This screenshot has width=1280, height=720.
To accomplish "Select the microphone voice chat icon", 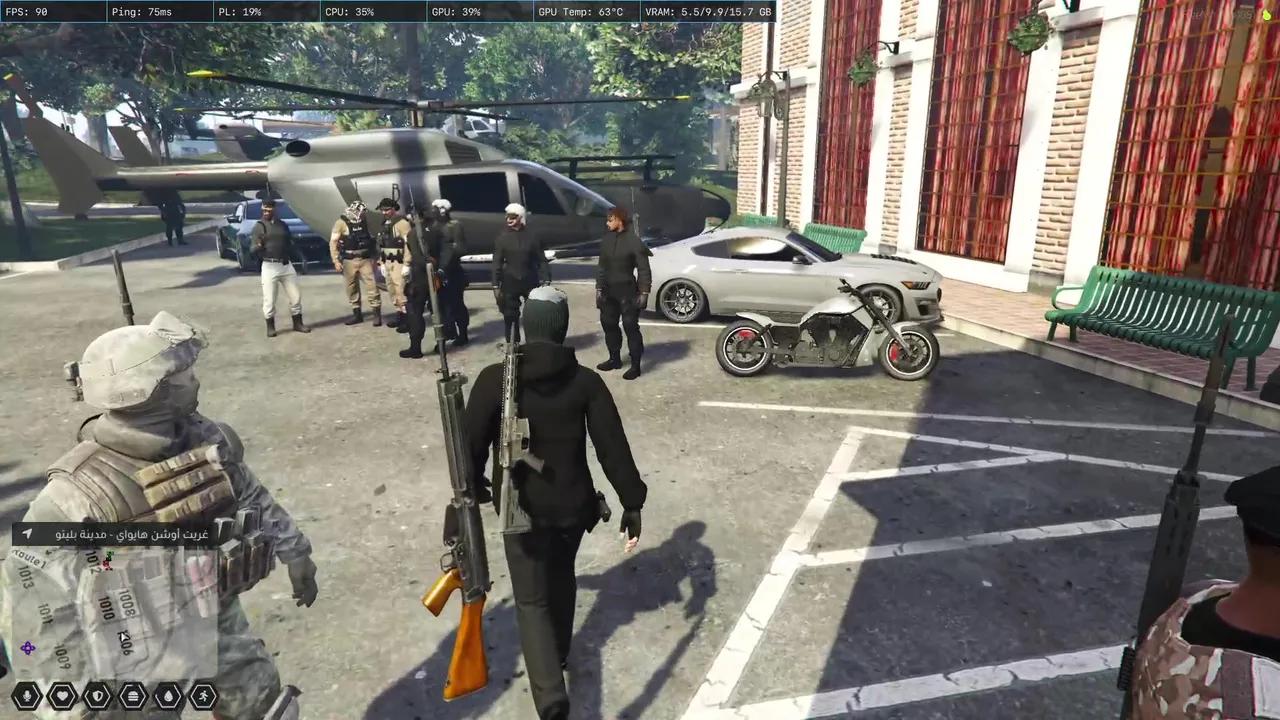I will click(27, 695).
